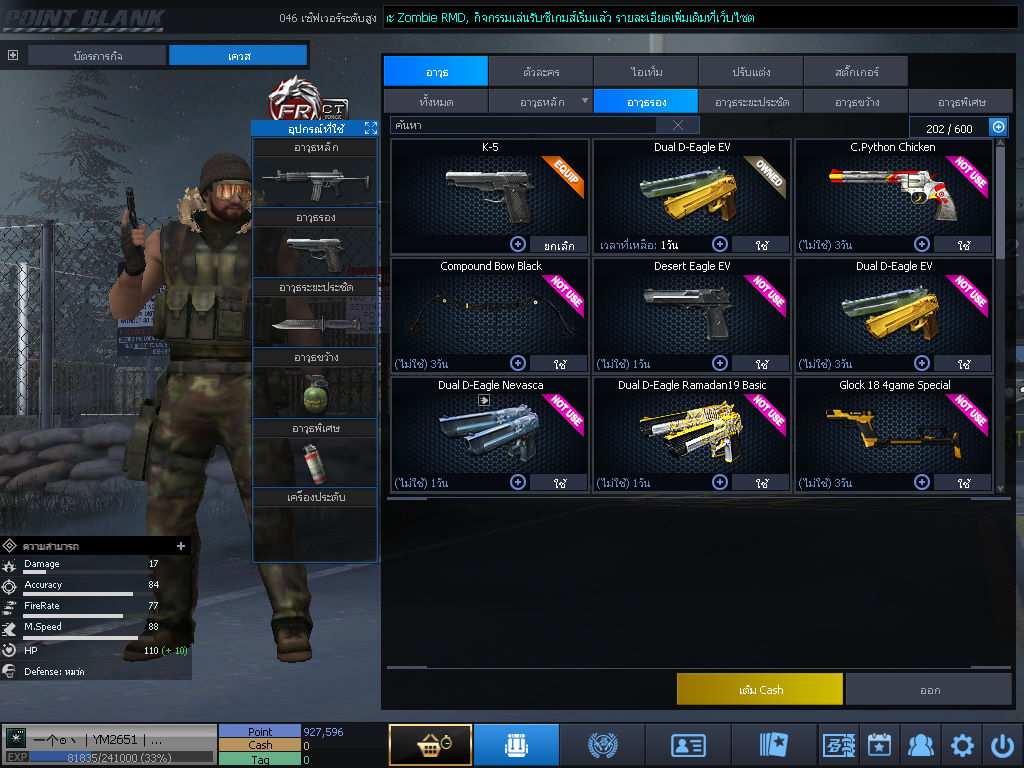Screen dimensions: 1024x768
Task: Clear the search box with X
Action: click(678, 125)
